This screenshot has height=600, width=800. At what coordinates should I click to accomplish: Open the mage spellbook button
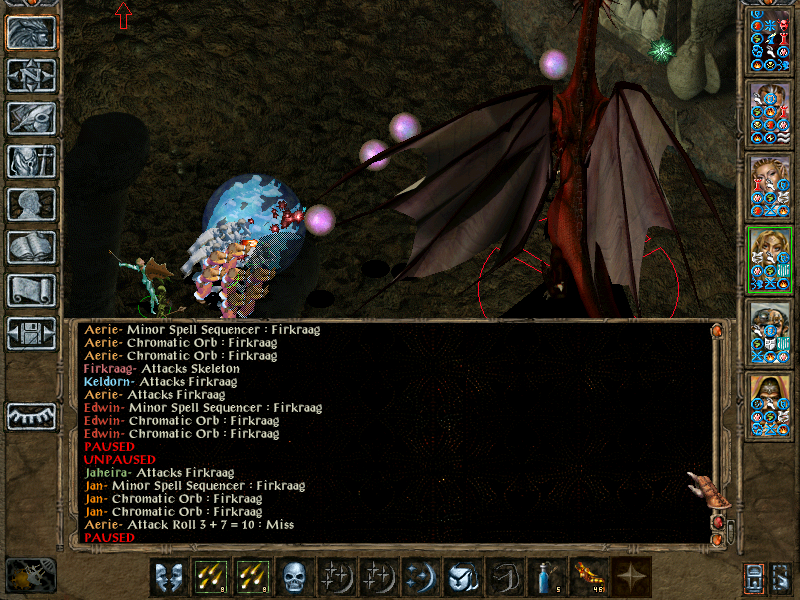point(31,247)
